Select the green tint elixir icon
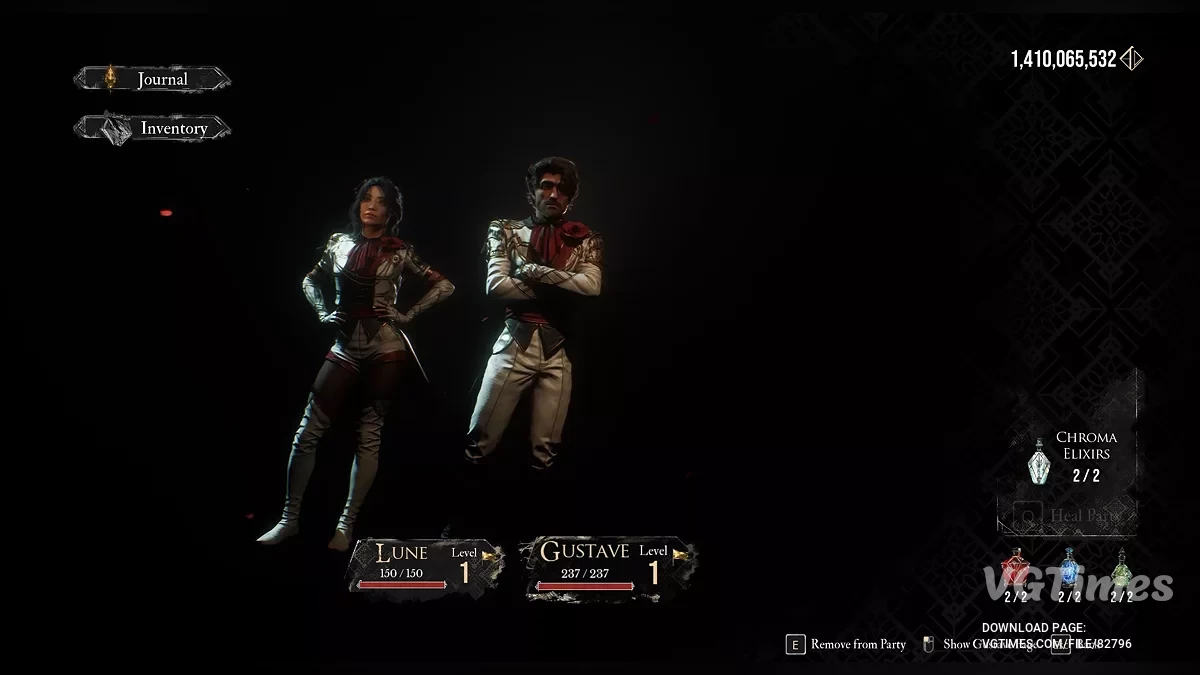 click(x=1121, y=570)
